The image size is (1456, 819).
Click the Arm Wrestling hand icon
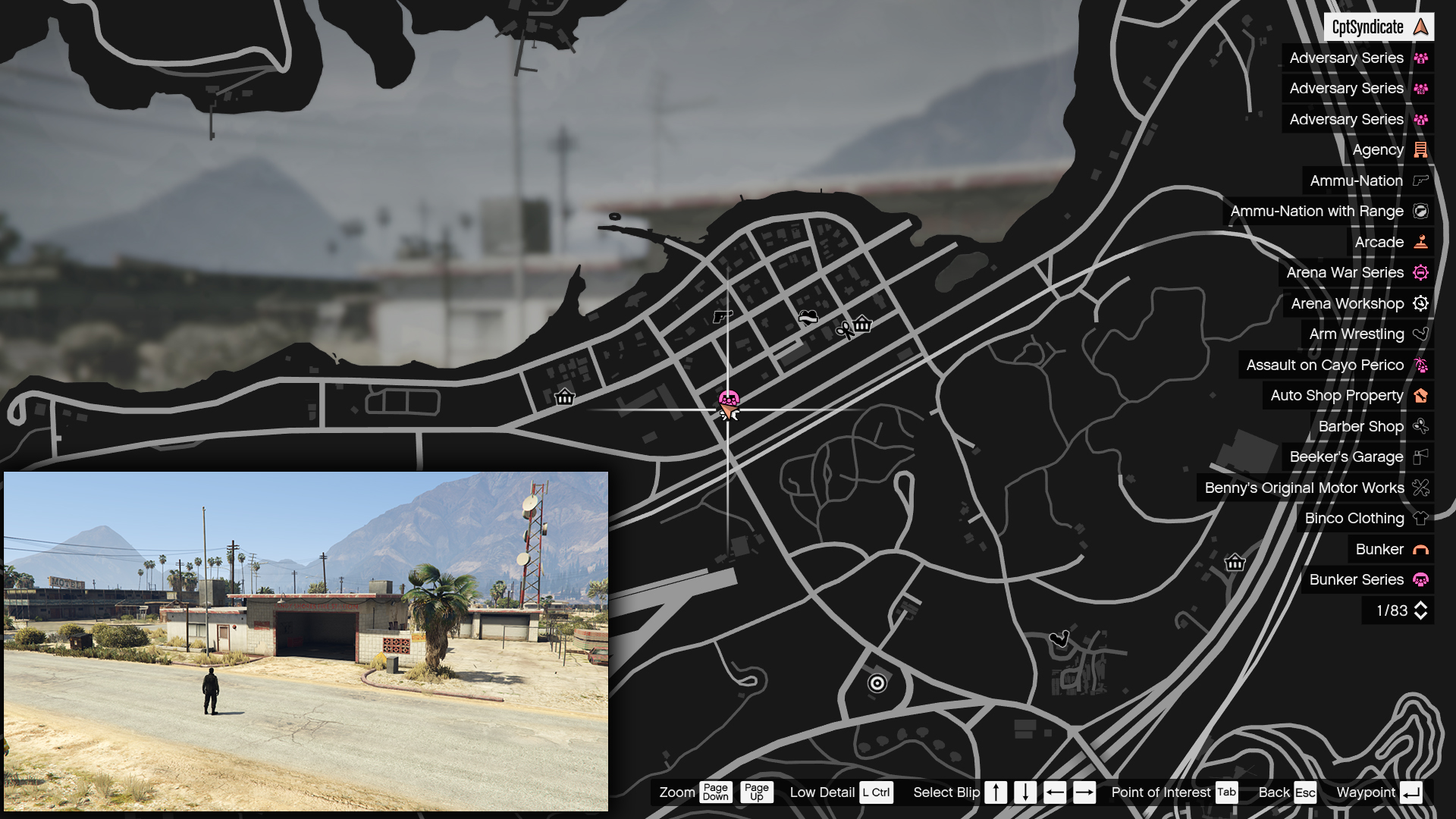pyautogui.click(x=1420, y=334)
